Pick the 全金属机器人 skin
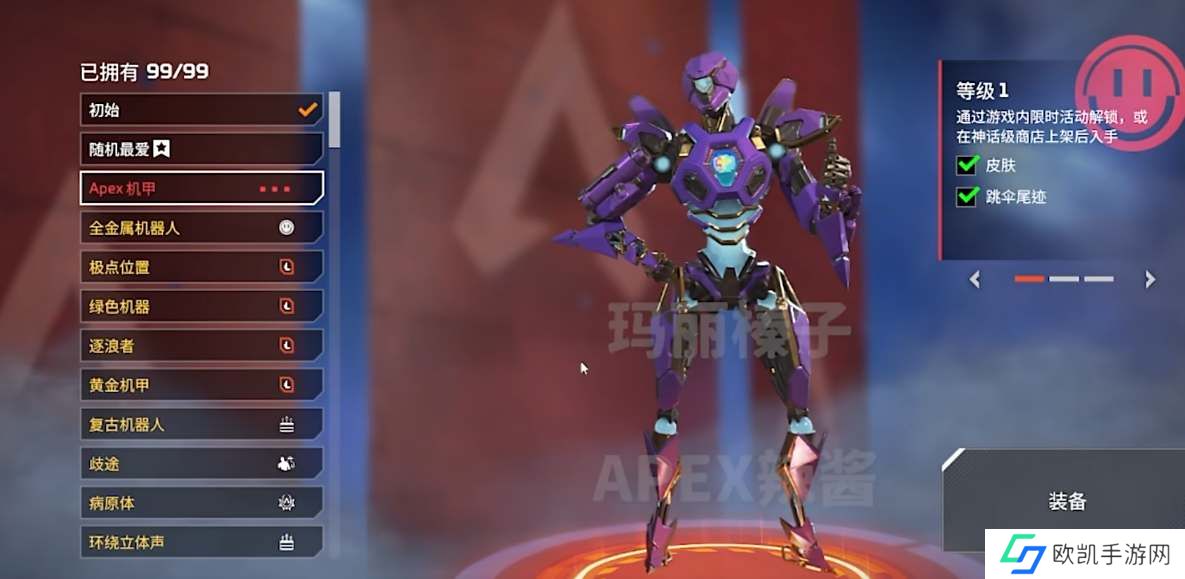Viewport: 1185px width, 579px height. pos(200,228)
